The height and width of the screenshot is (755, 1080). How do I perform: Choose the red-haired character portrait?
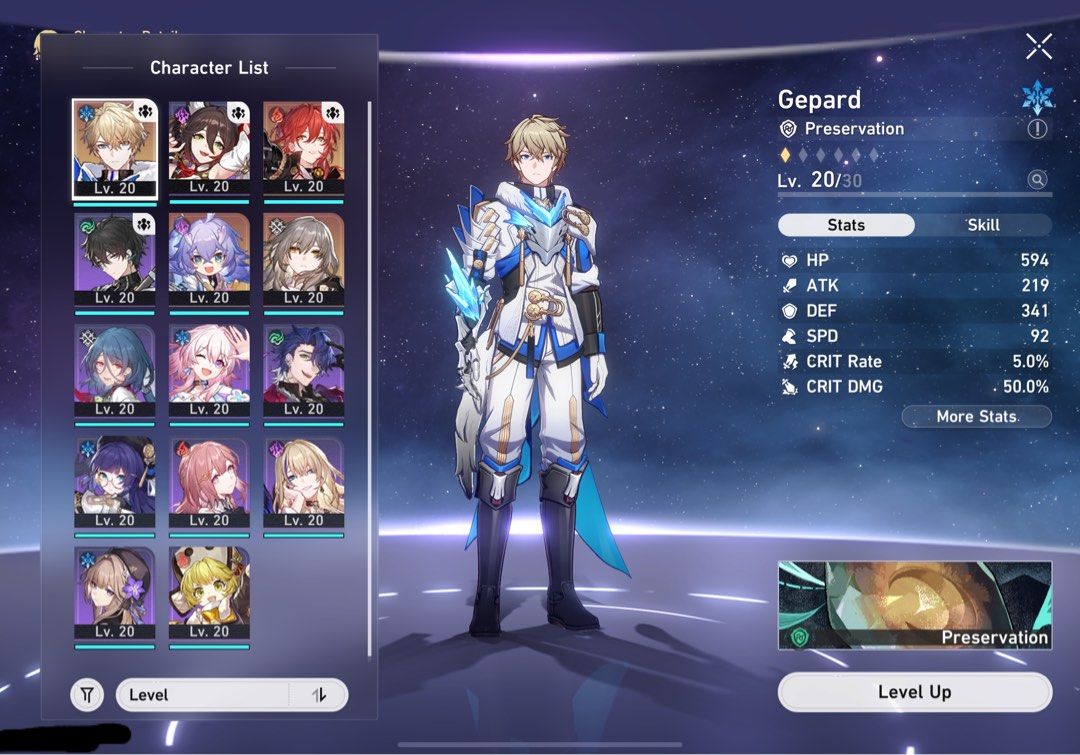[x=303, y=148]
